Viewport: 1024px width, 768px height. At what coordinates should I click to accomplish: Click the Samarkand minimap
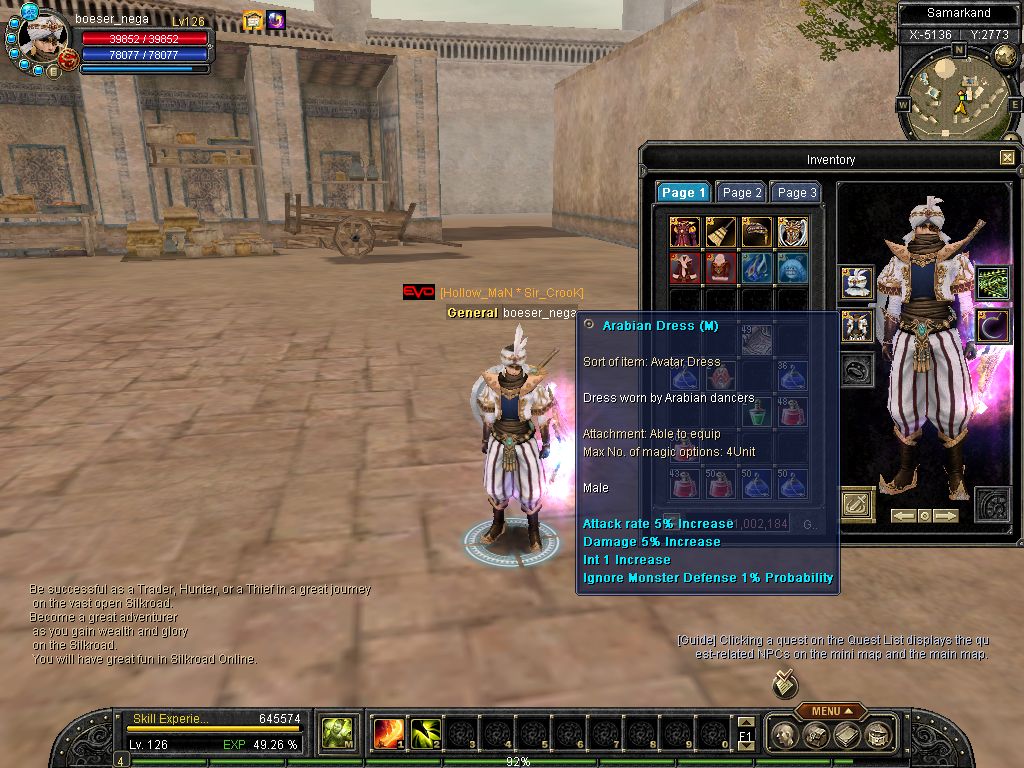[958, 96]
